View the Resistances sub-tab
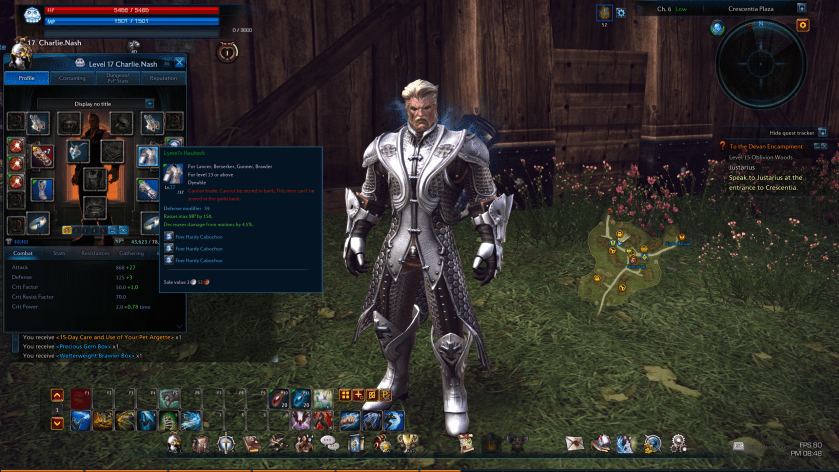 tap(96, 253)
